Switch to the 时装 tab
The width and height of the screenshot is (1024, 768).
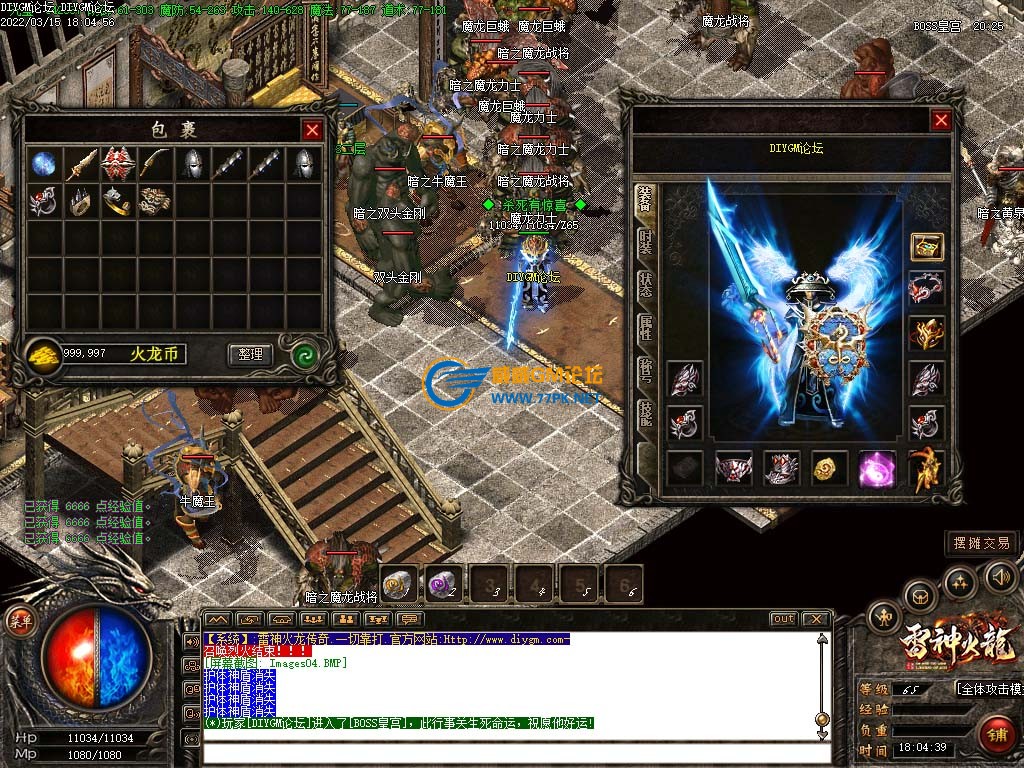tap(646, 241)
